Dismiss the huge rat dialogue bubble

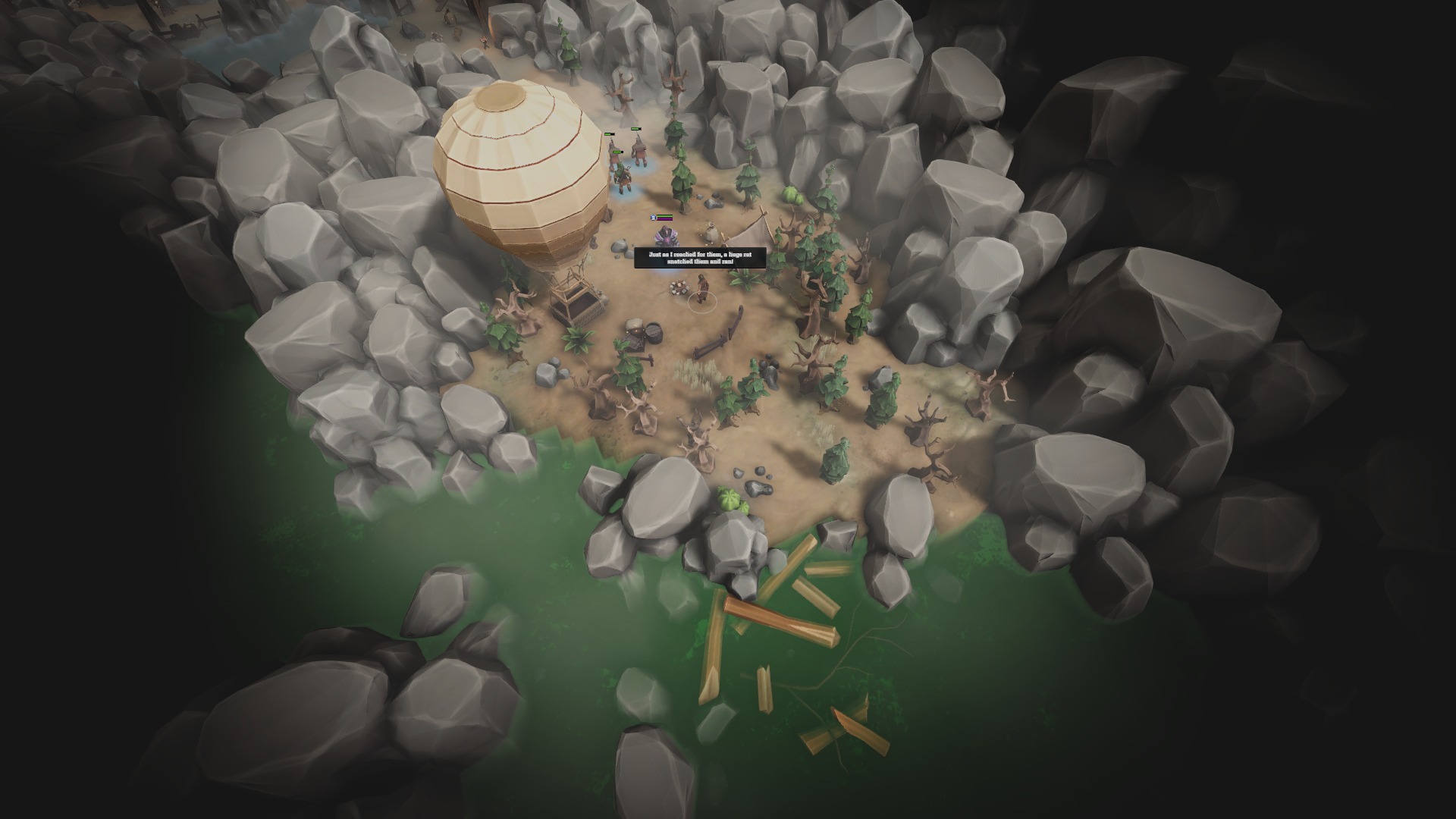(701, 258)
